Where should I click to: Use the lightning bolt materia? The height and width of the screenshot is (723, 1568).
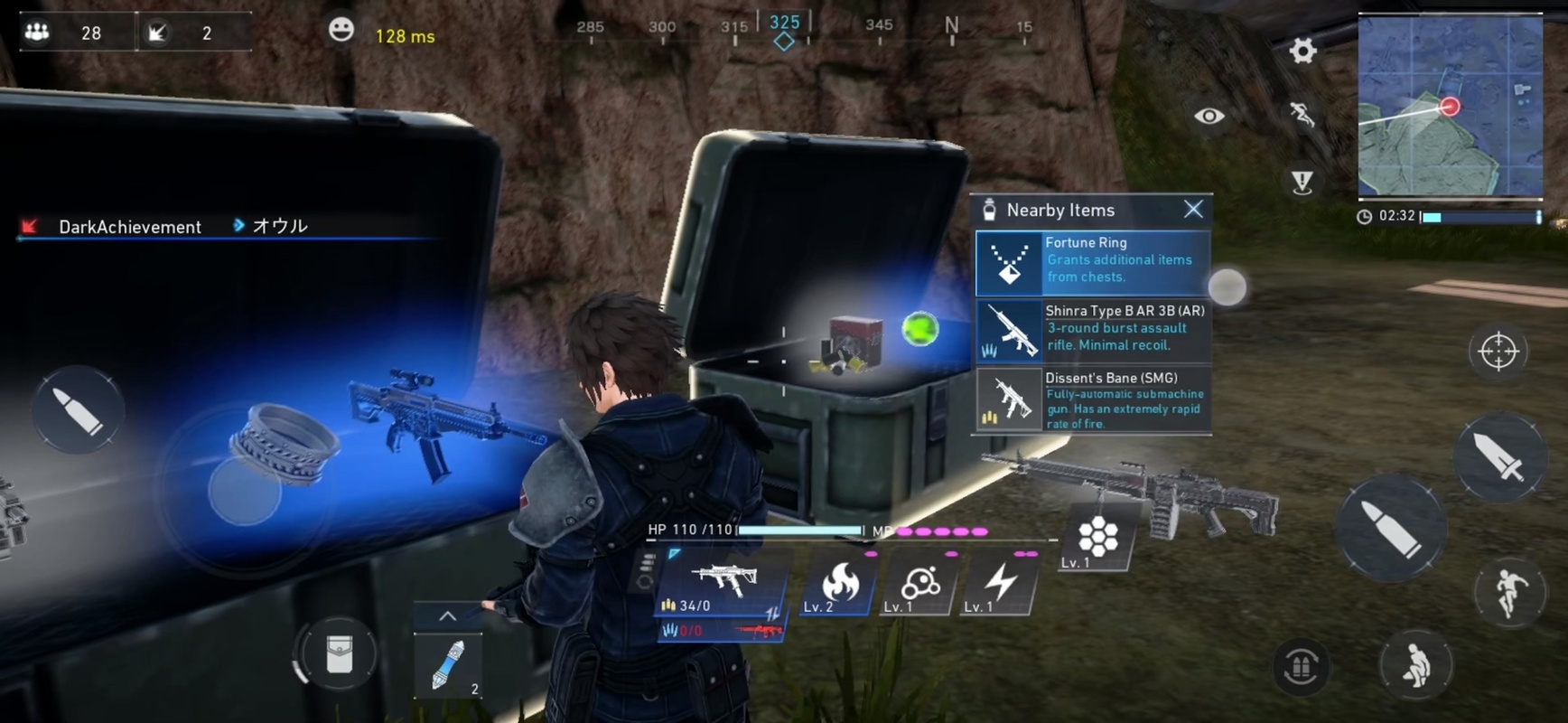[x=1000, y=583]
